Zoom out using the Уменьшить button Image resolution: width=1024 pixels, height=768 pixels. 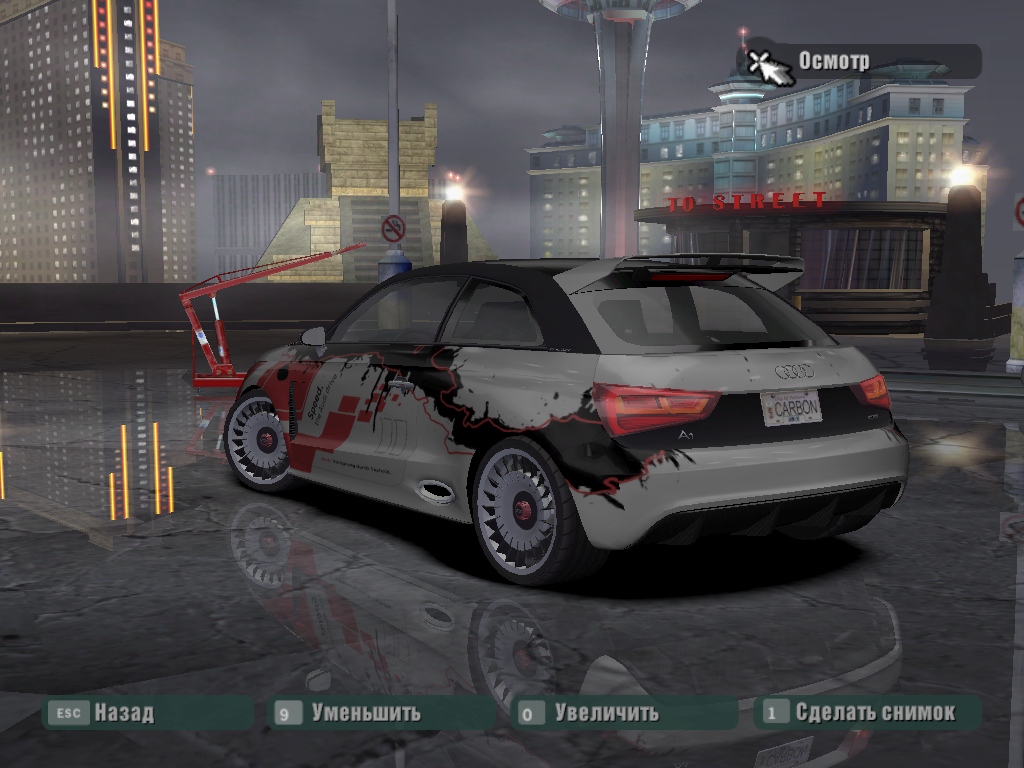[x=365, y=713]
